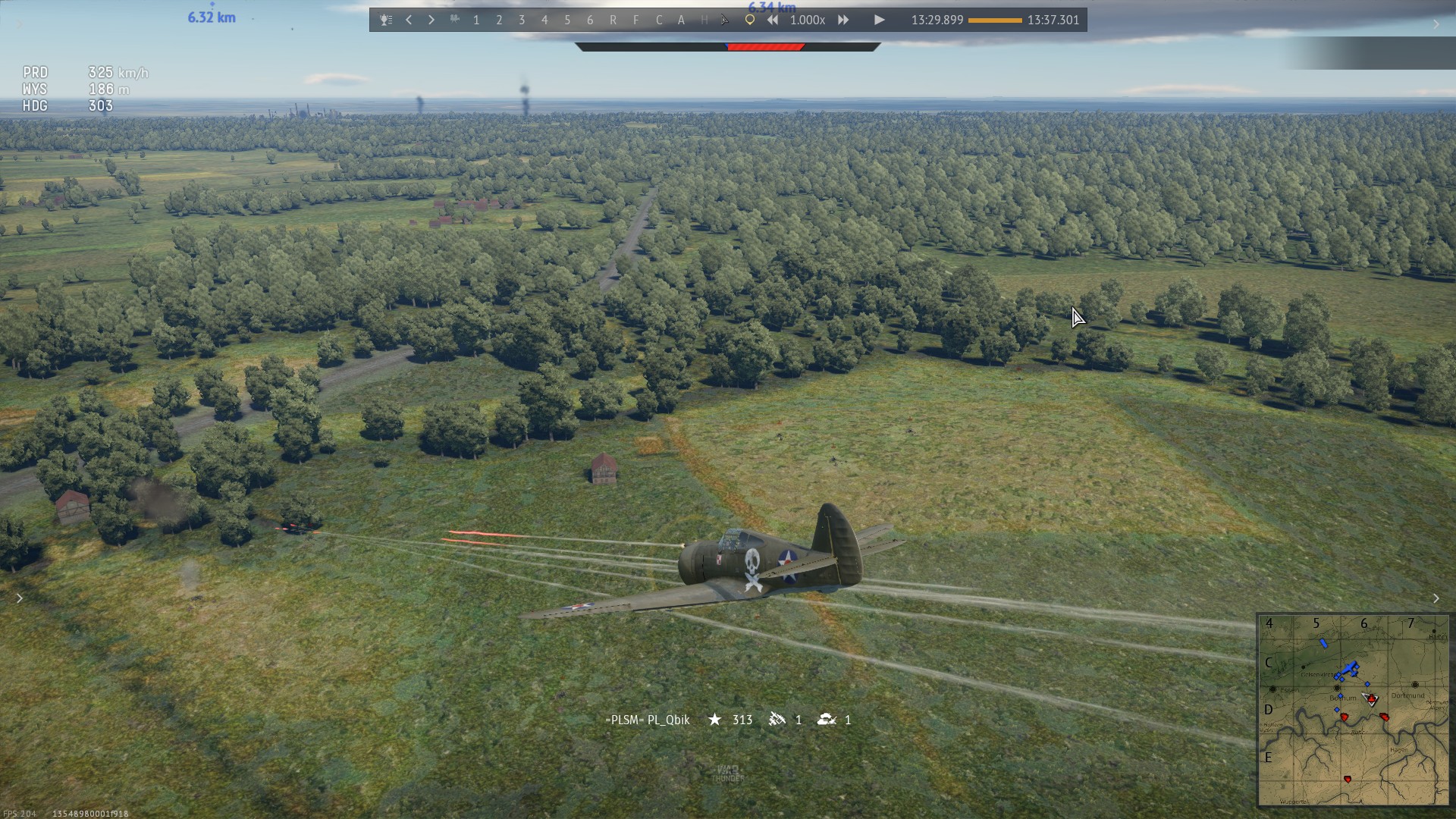Click the tactical minimap
This screenshot has width=1456, height=819.
pos(1353,710)
